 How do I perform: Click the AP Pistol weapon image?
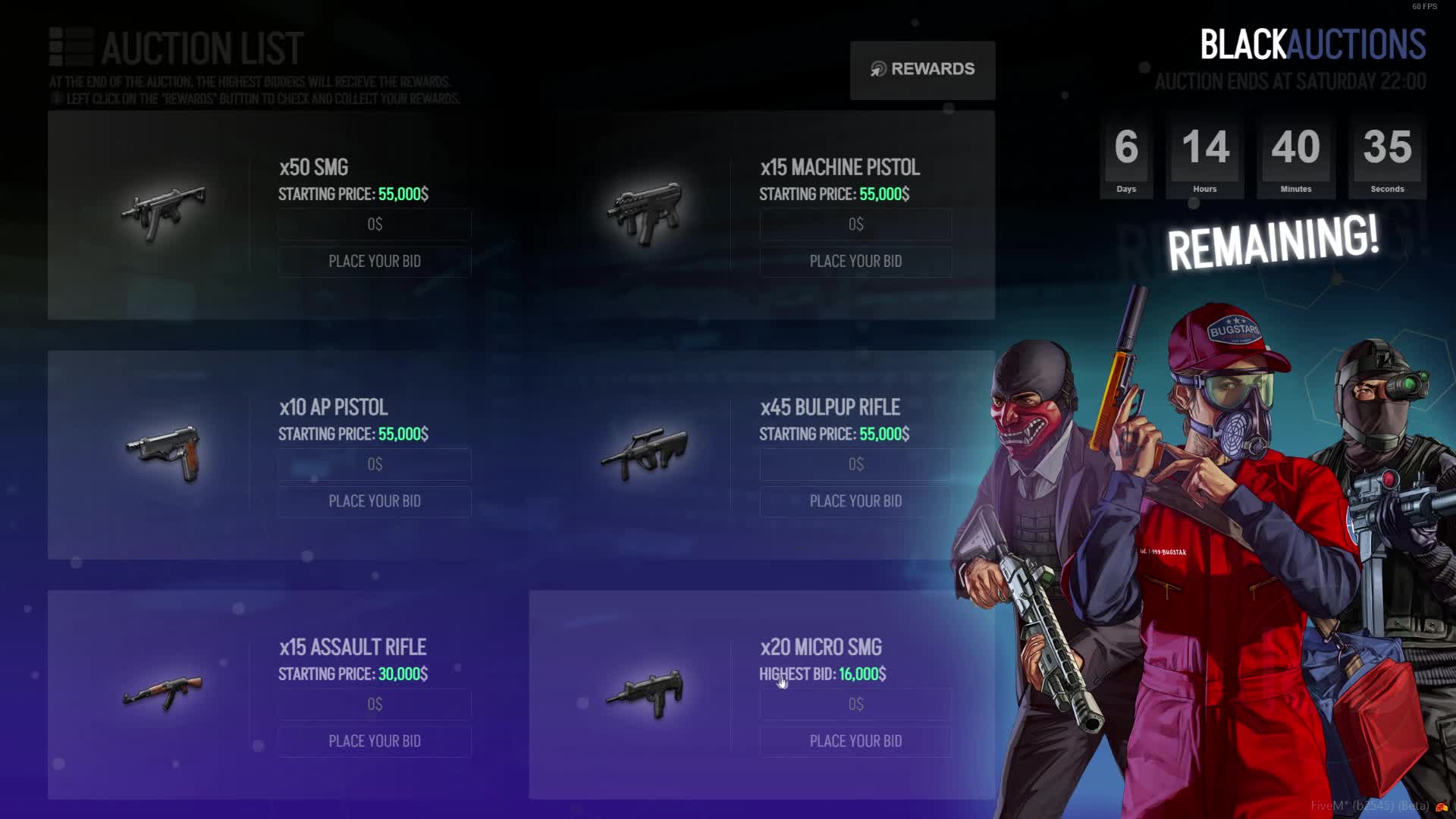(164, 453)
